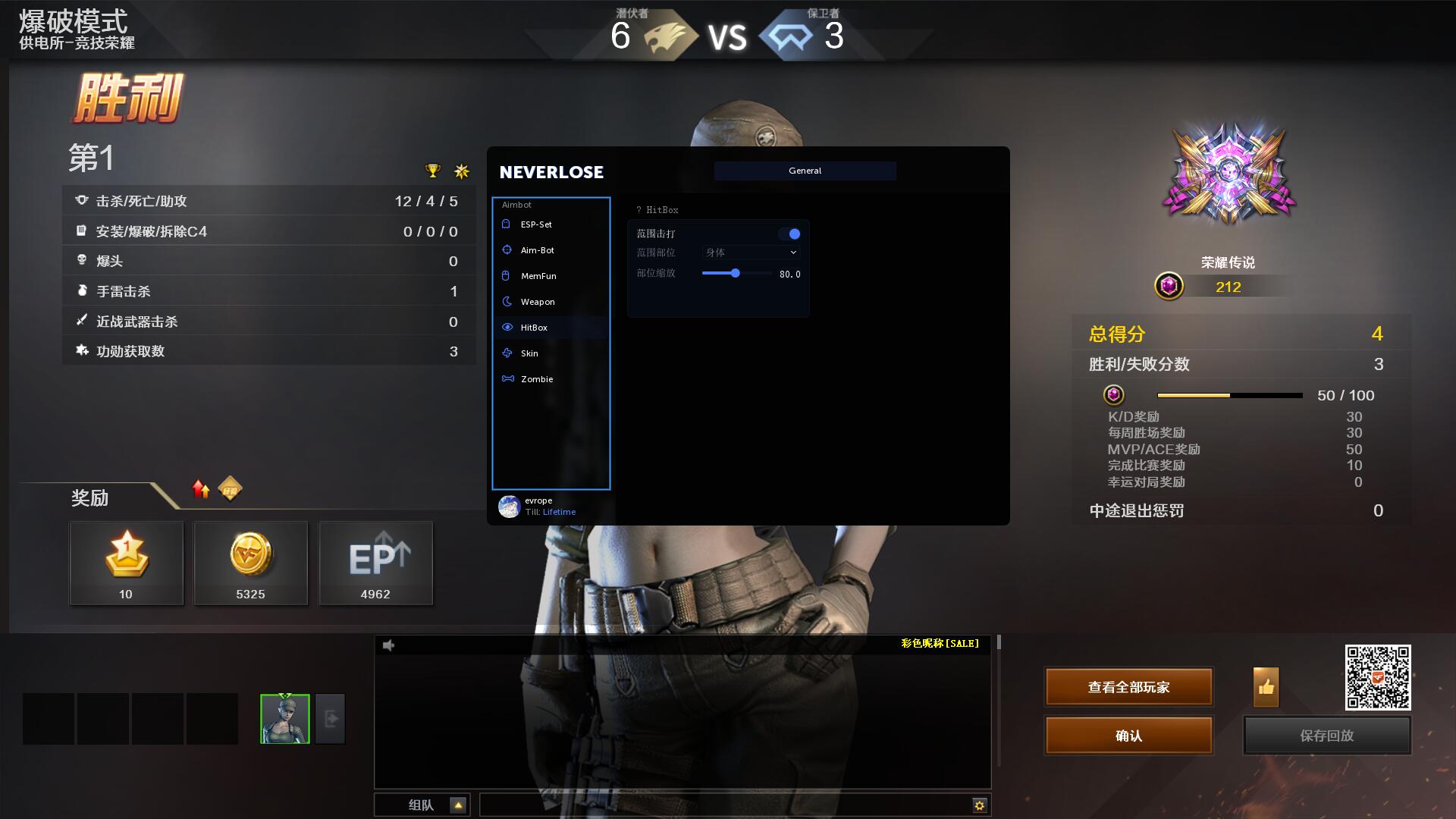Switch to the General tab in the overlay
Screen dimensions: 1456x819
pyautogui.click(x=805, y=171)
